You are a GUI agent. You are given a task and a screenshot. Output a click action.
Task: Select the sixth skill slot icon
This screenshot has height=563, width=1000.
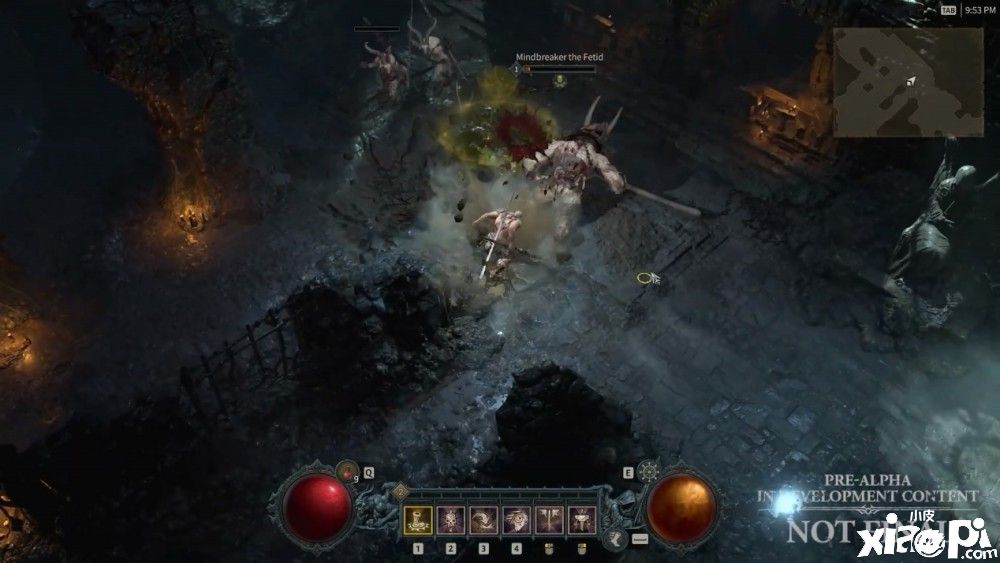tap(582, 519)
